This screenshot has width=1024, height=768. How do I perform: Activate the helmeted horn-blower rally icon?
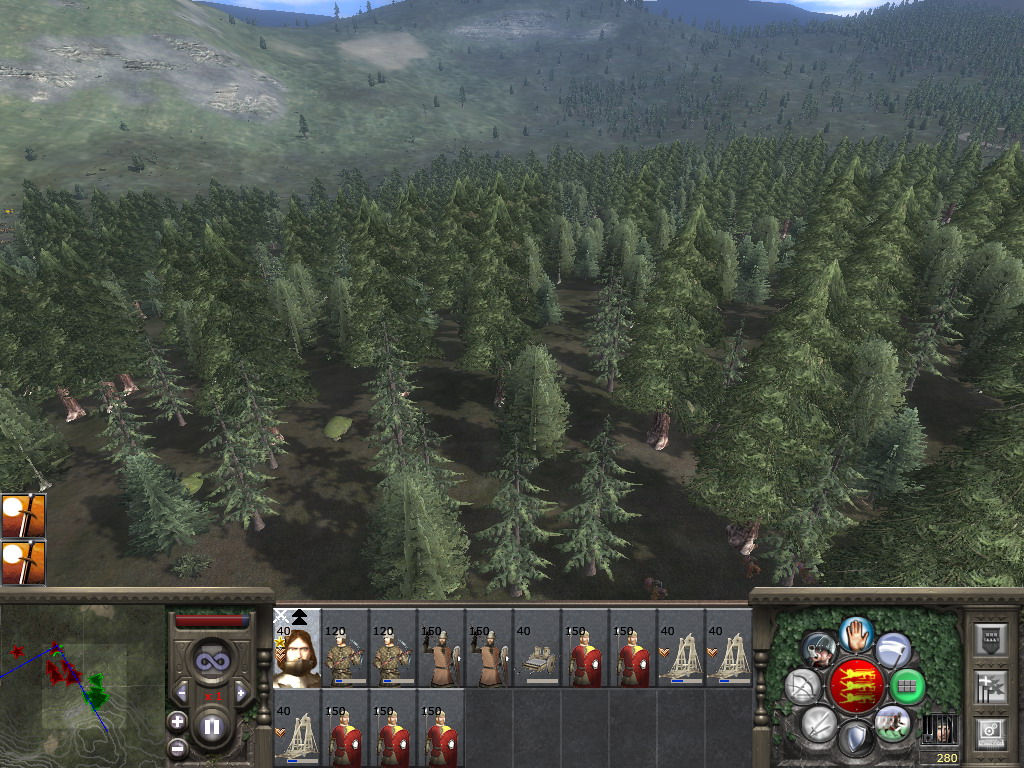819,650
